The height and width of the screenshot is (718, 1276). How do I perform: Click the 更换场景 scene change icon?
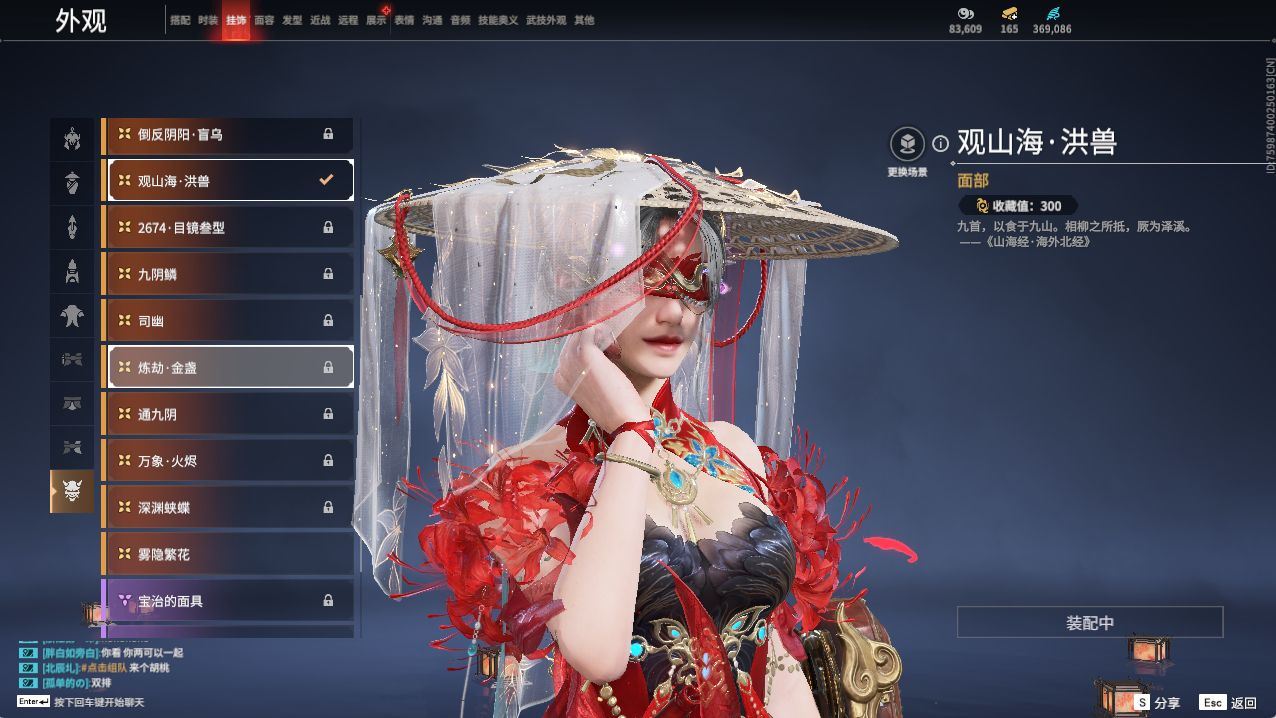coord(907,145)
